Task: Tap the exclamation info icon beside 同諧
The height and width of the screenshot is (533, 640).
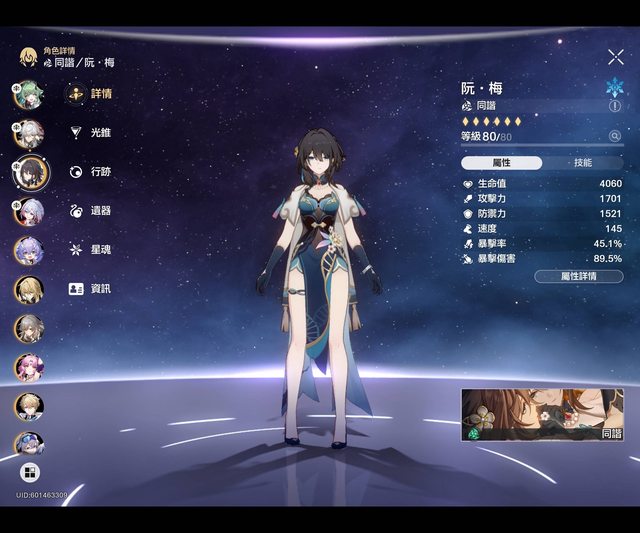Action: pos(614,105)
